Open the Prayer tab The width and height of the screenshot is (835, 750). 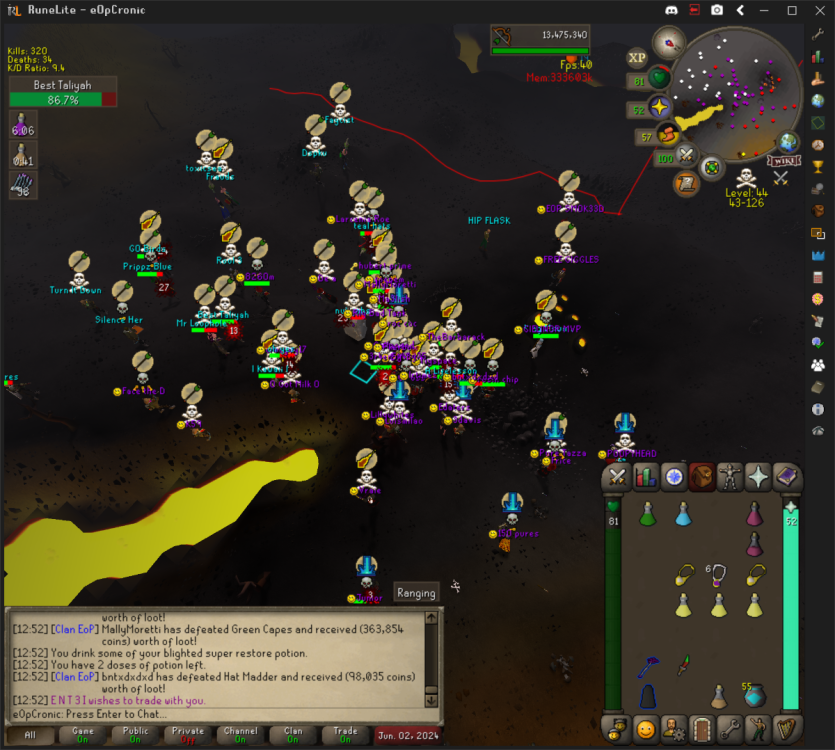pos(758,478)
